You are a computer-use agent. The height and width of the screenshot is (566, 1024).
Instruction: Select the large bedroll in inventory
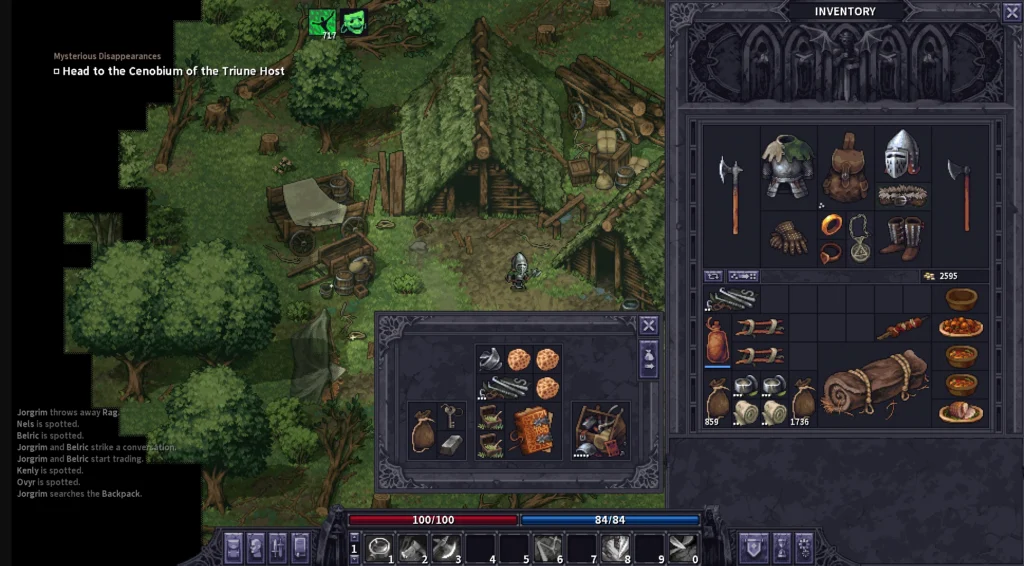tap(875, 385)
